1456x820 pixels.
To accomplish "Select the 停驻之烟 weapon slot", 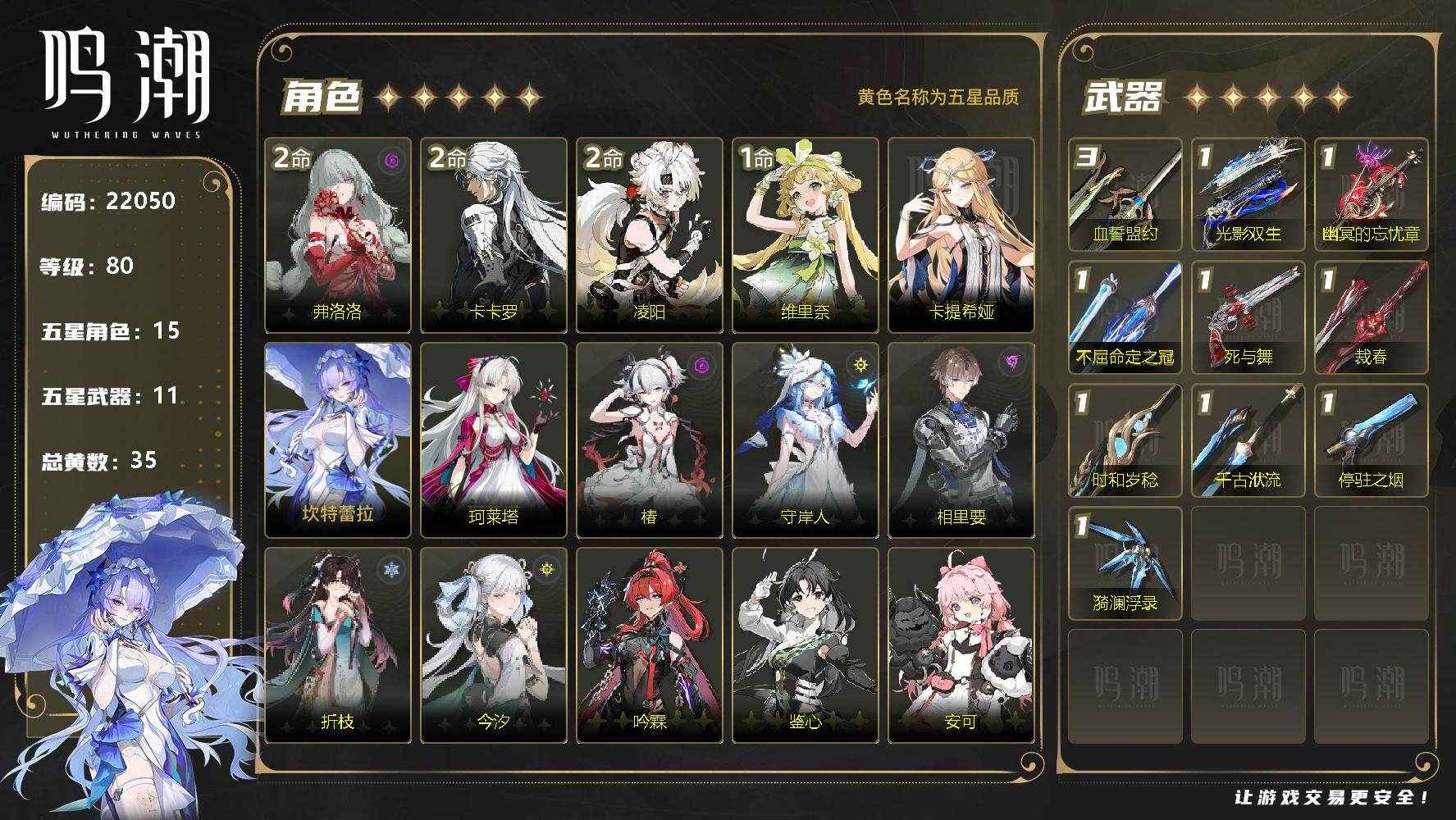I will [1372, 440].
